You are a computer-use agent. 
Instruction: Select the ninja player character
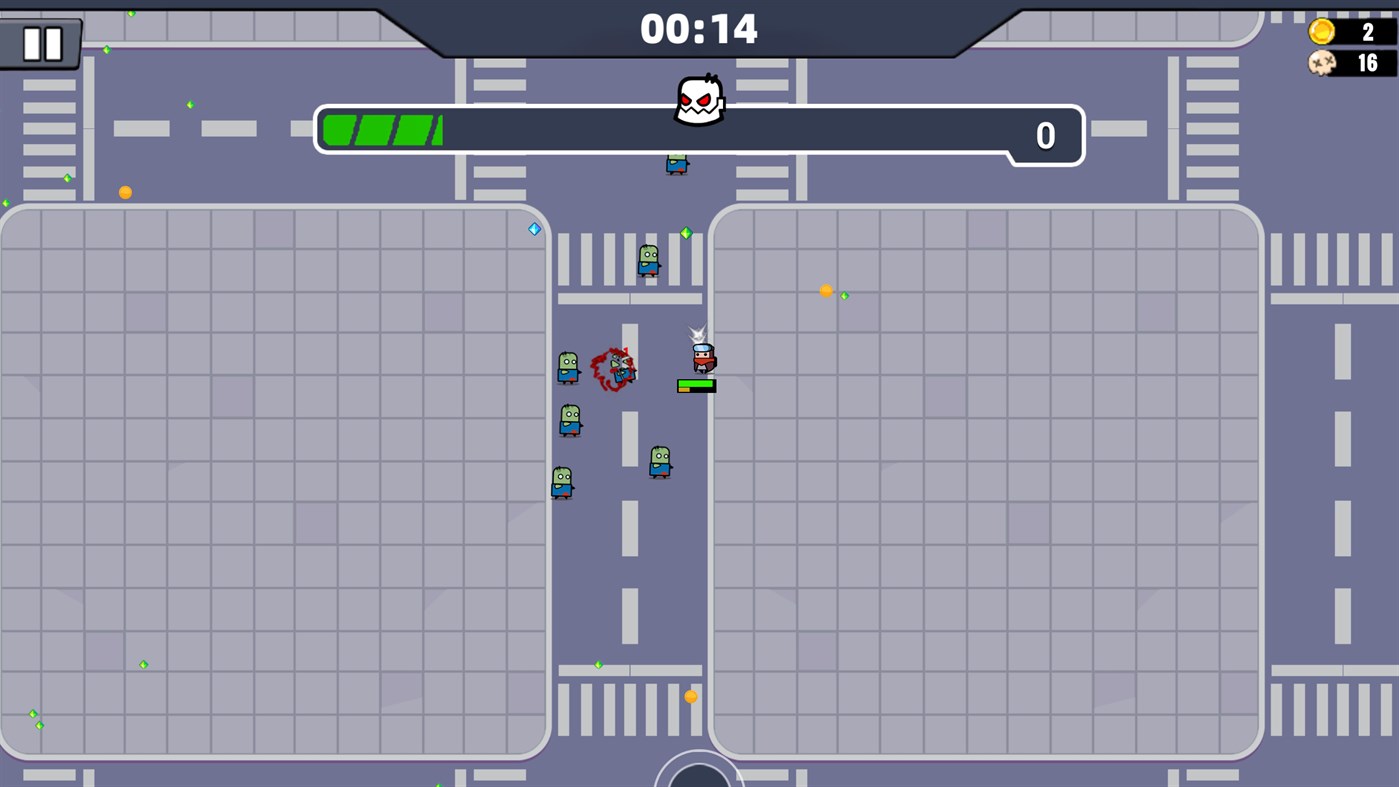click(x=703, y=357)
